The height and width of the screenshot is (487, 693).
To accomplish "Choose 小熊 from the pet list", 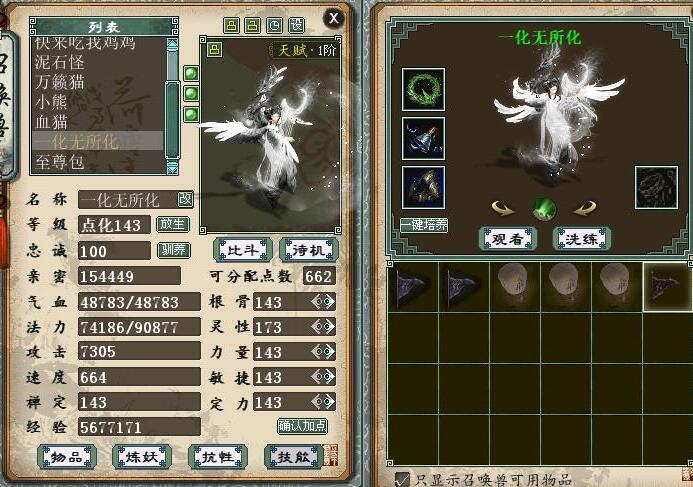I will click(x=52, y=102).
